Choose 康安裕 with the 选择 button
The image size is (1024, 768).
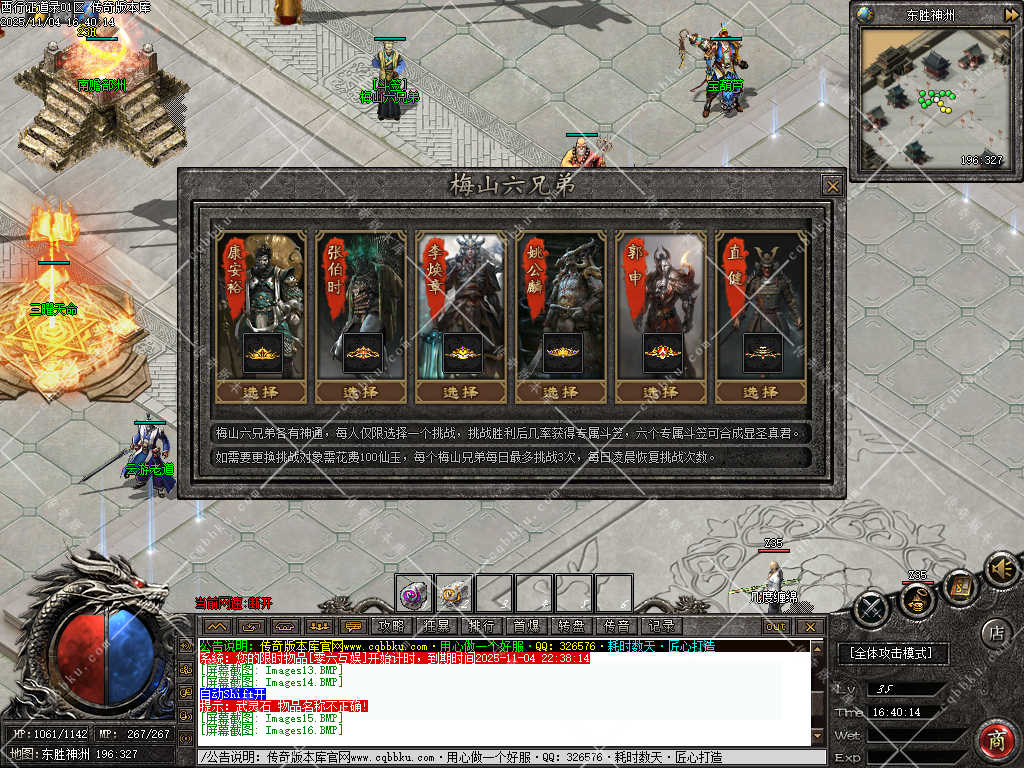pos(260,392)
